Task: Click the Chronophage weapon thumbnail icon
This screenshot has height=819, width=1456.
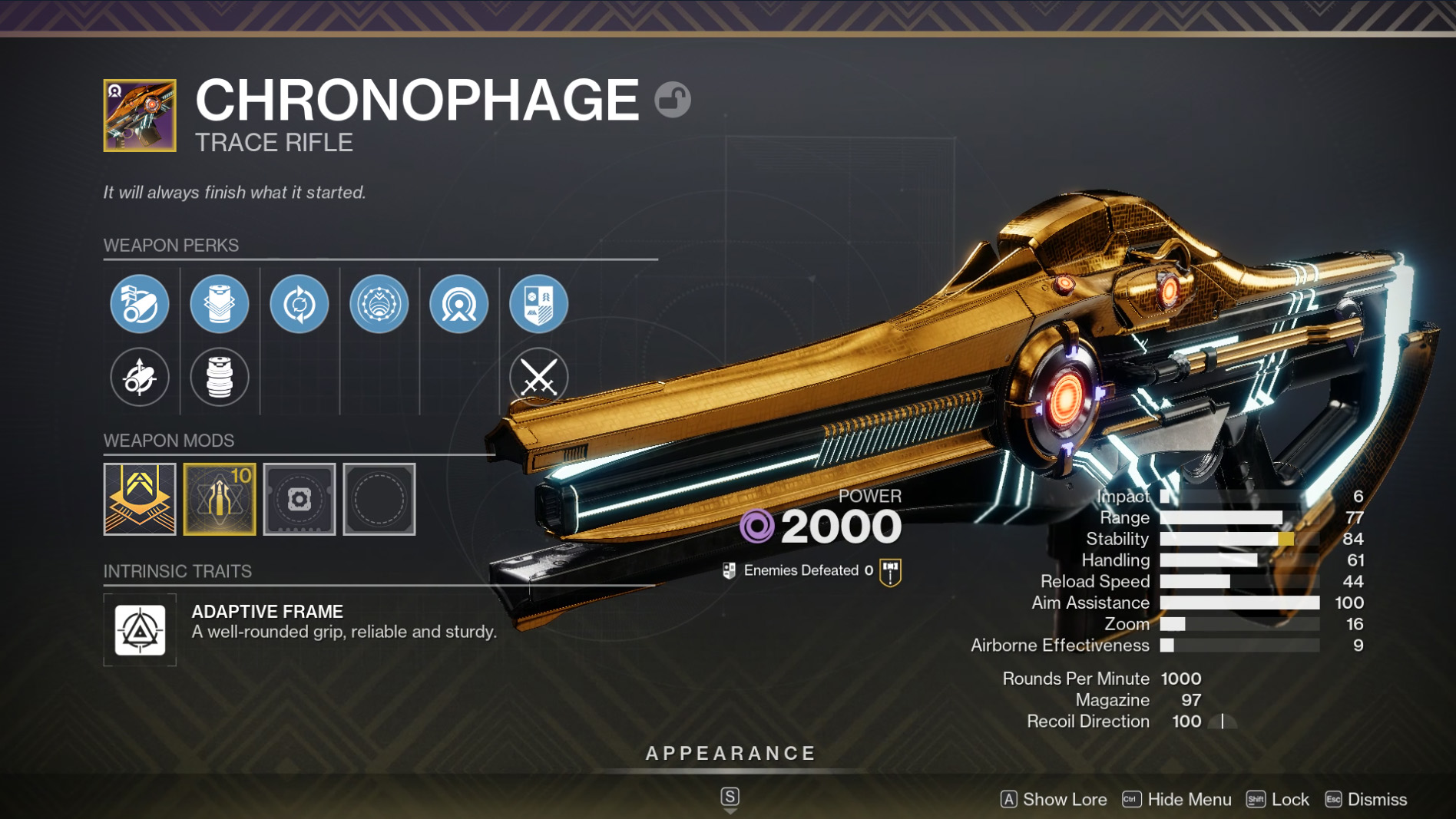Action: [x=140, y=115]
